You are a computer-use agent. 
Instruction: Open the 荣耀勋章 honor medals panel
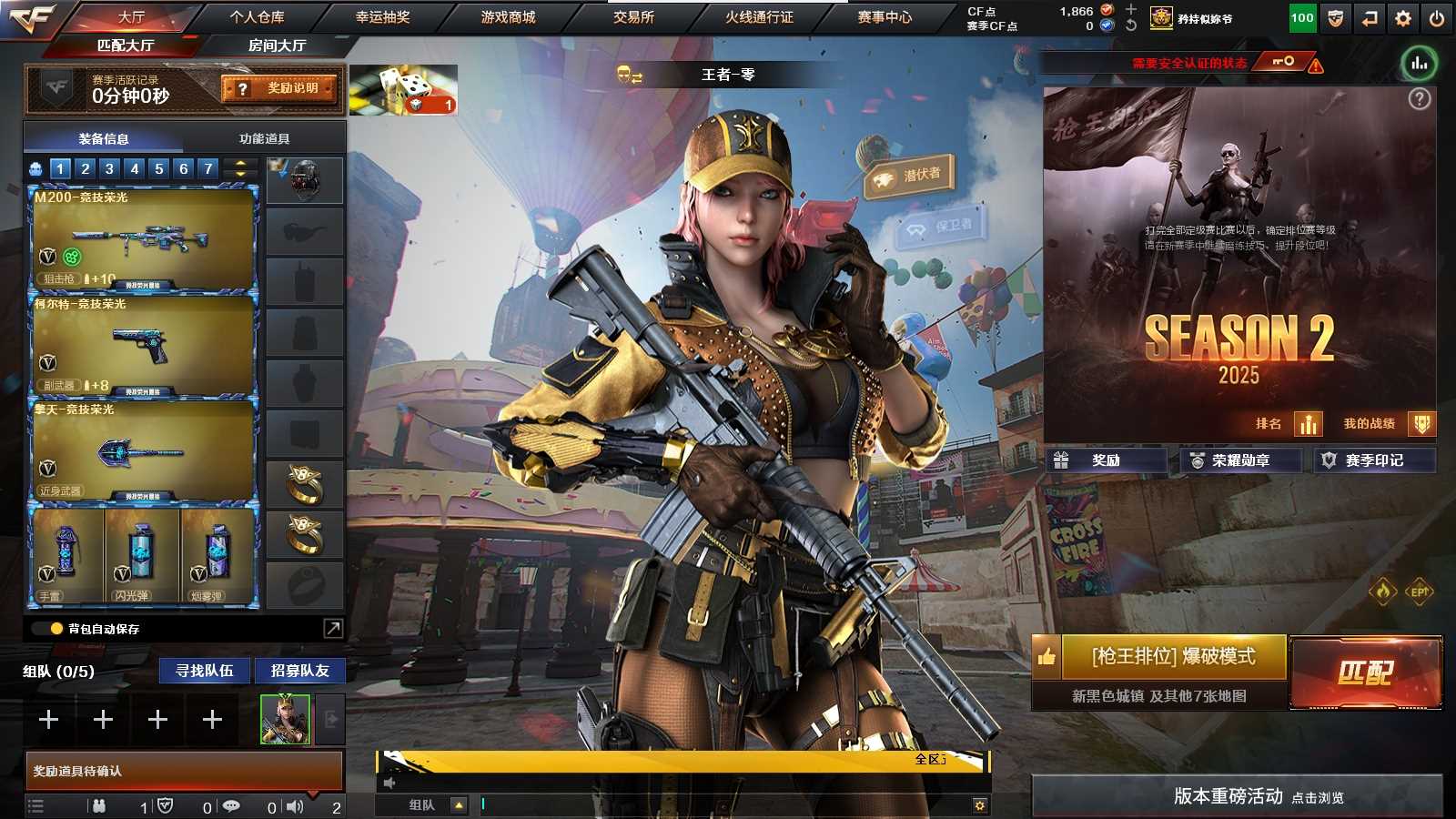coord(1240,460)
